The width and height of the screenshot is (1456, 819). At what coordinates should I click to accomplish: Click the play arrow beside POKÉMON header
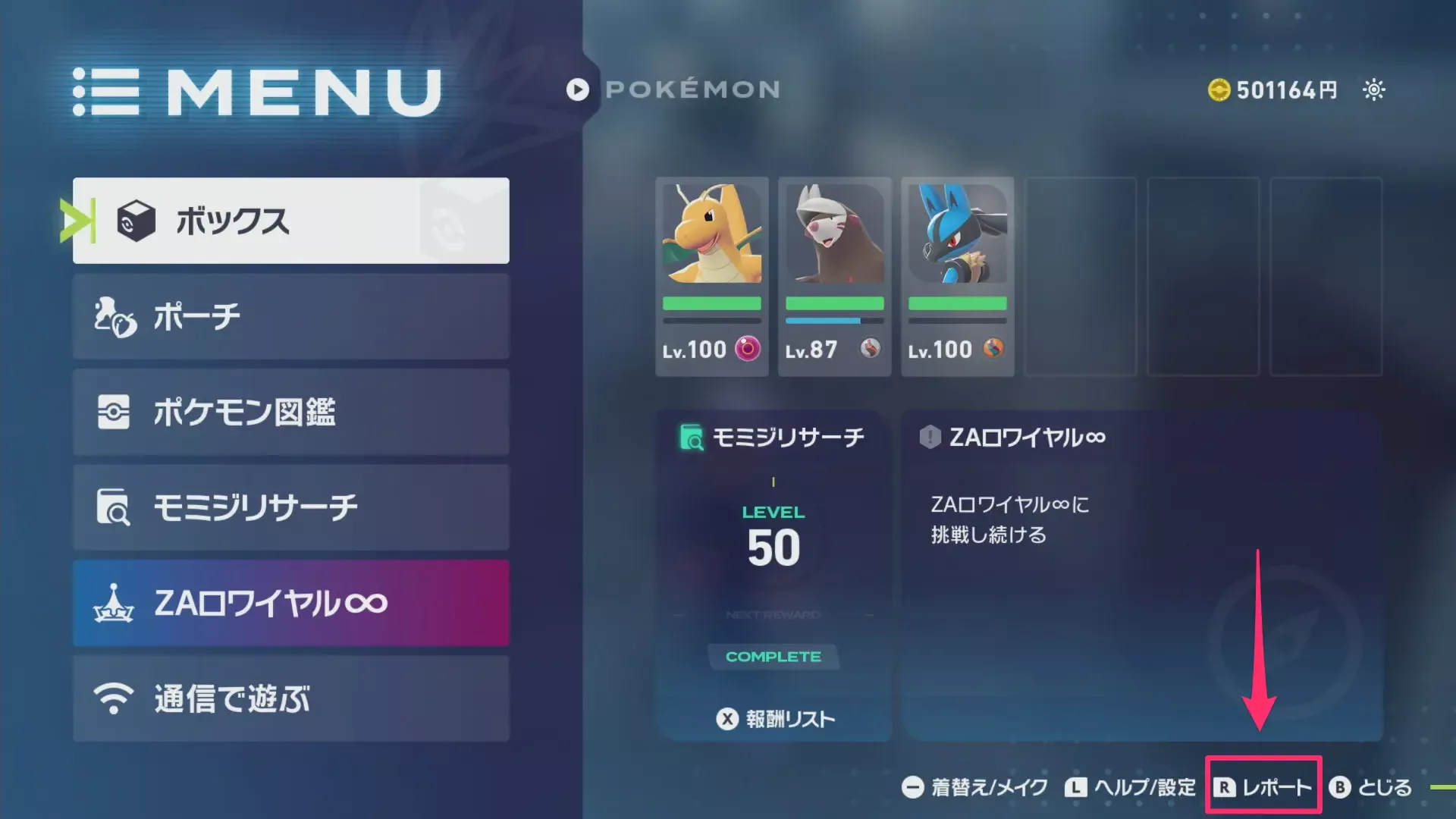[577, 90]
